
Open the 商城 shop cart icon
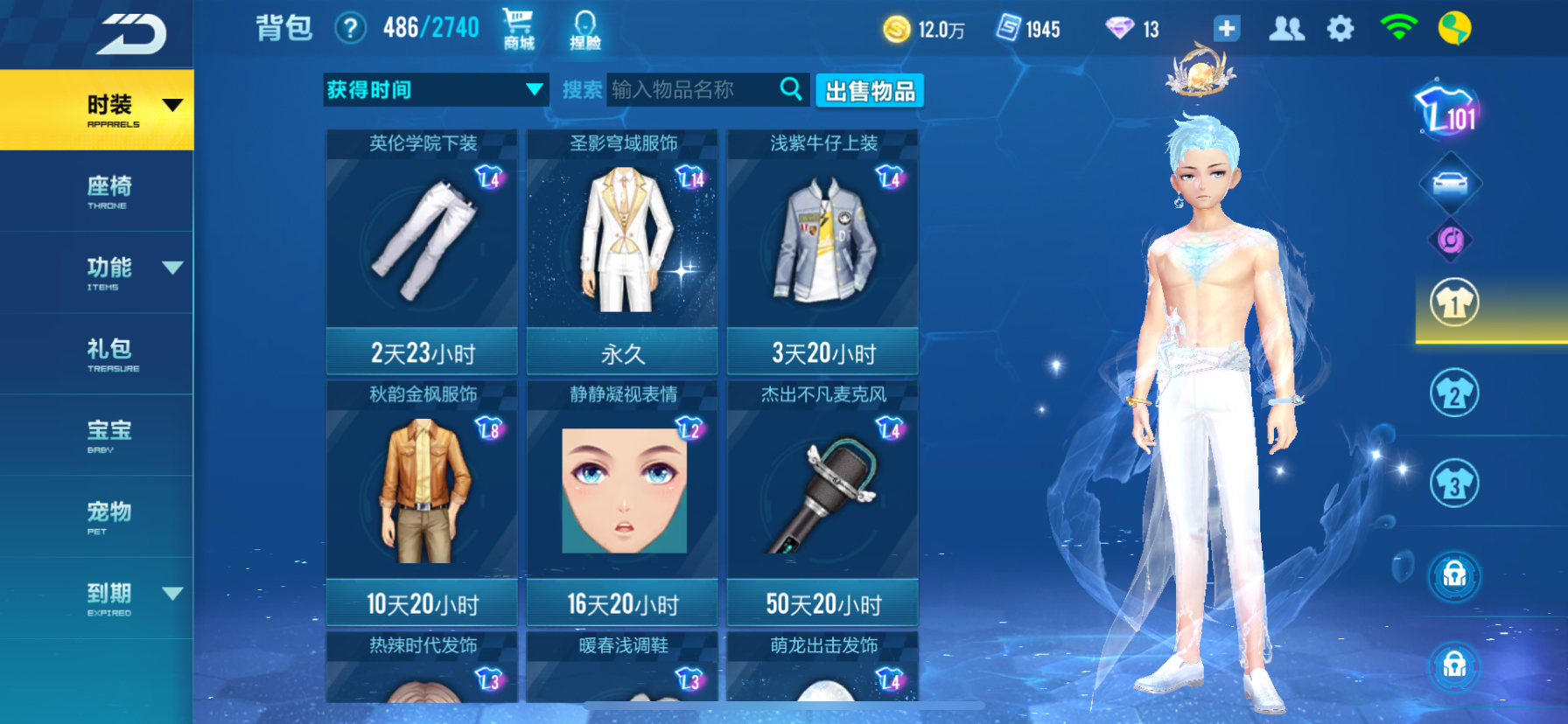(518, 28)
